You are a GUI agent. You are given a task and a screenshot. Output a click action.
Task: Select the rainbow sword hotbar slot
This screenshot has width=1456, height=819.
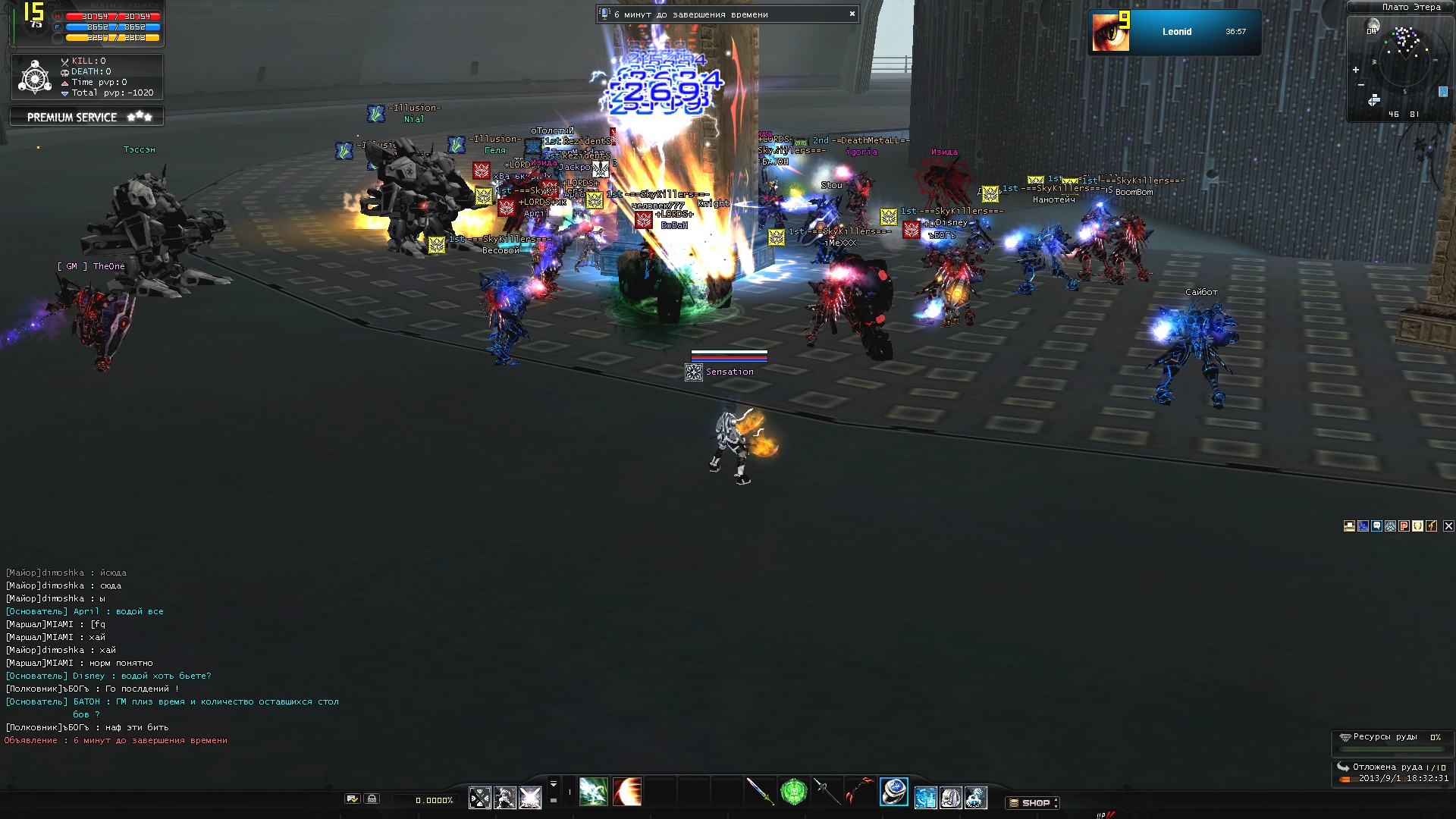[759, 792]
